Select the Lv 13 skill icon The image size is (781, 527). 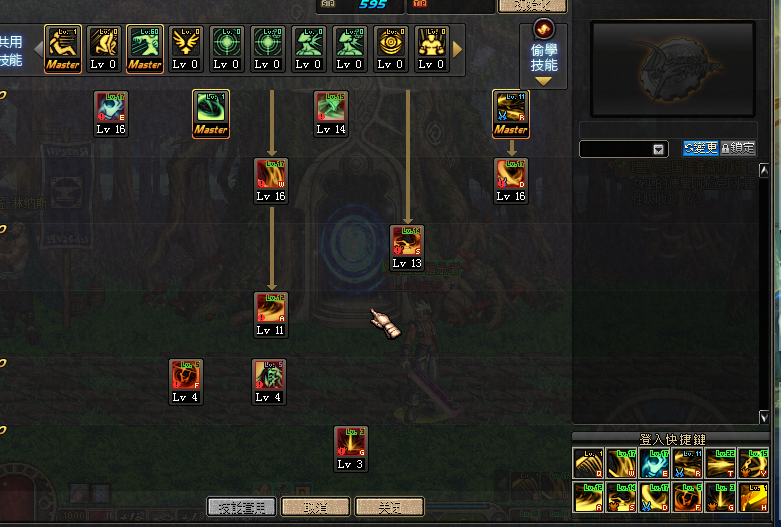click(x=407, y=242)
